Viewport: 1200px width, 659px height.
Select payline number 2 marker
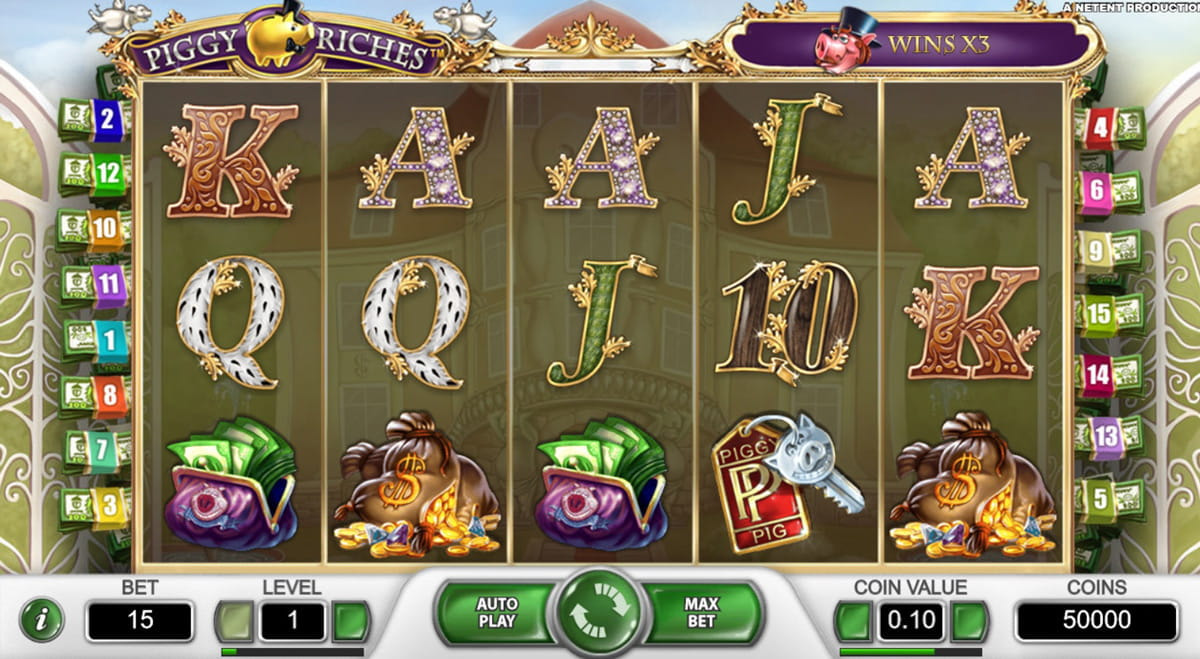(x=107, y=121)
